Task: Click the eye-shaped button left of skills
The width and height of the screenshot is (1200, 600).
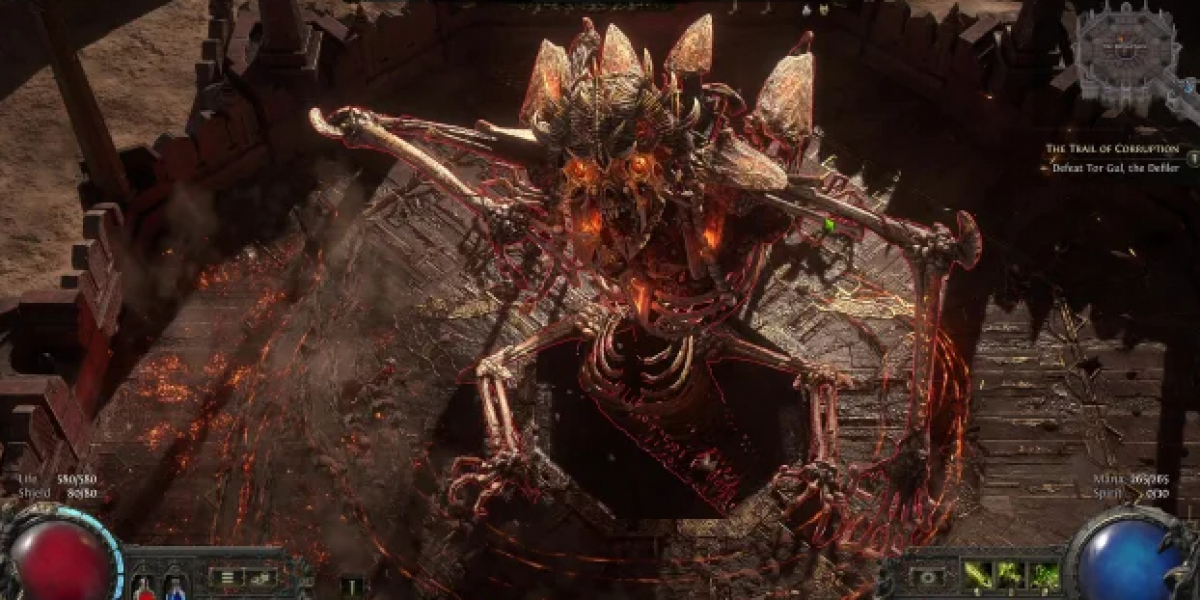Action: pyautogui.click(x=929, y=577)
